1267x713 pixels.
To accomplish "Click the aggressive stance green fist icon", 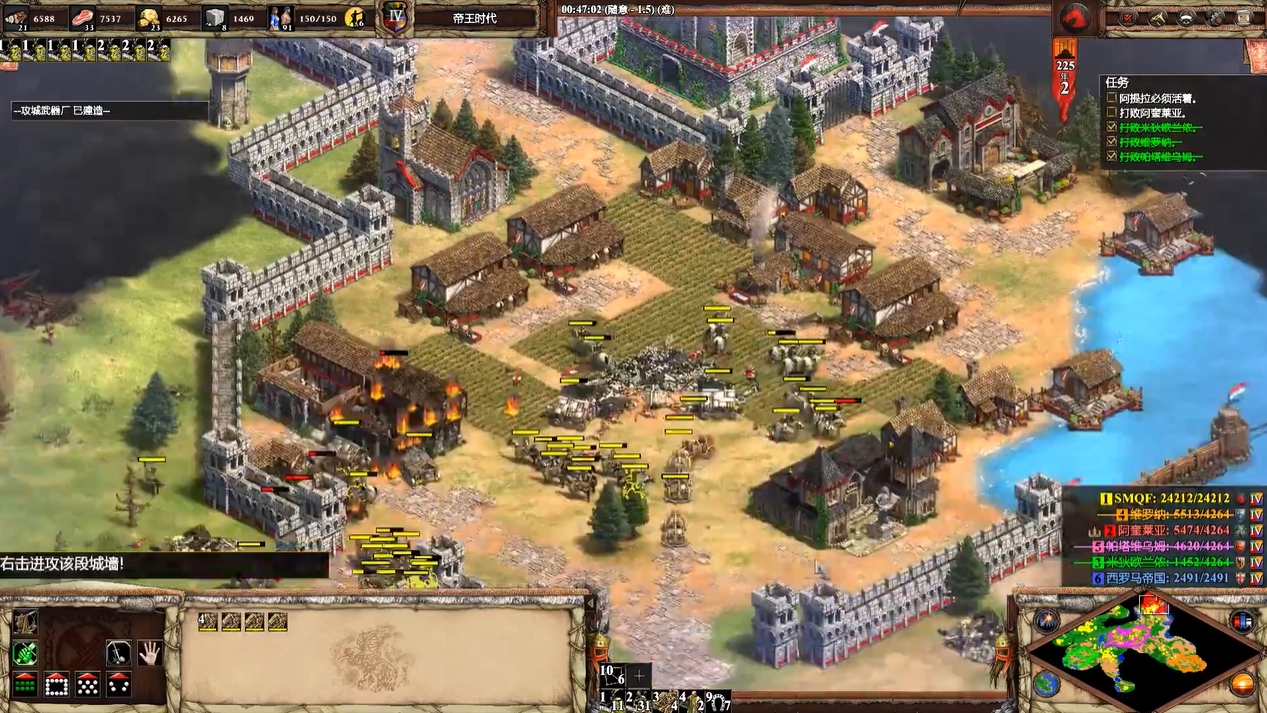I will pos(25,653).
